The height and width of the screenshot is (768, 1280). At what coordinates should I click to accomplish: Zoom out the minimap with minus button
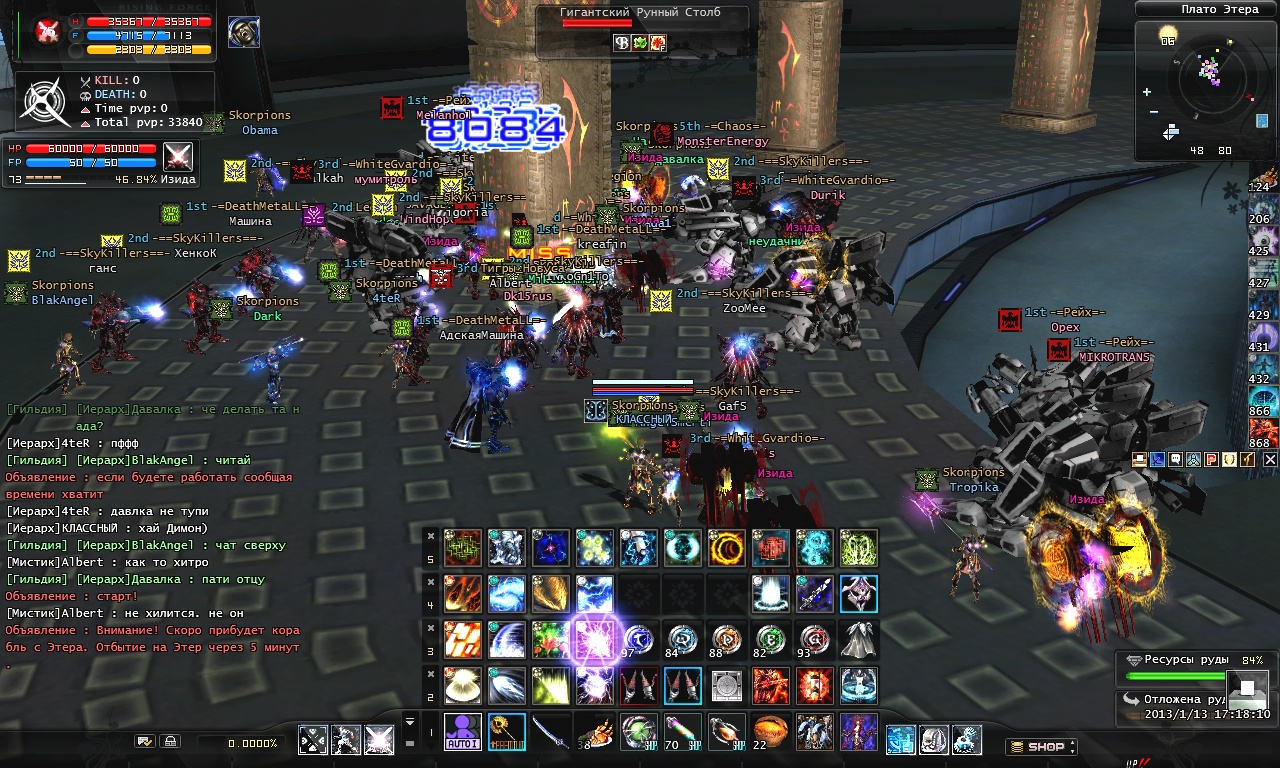click(1153, 111)
